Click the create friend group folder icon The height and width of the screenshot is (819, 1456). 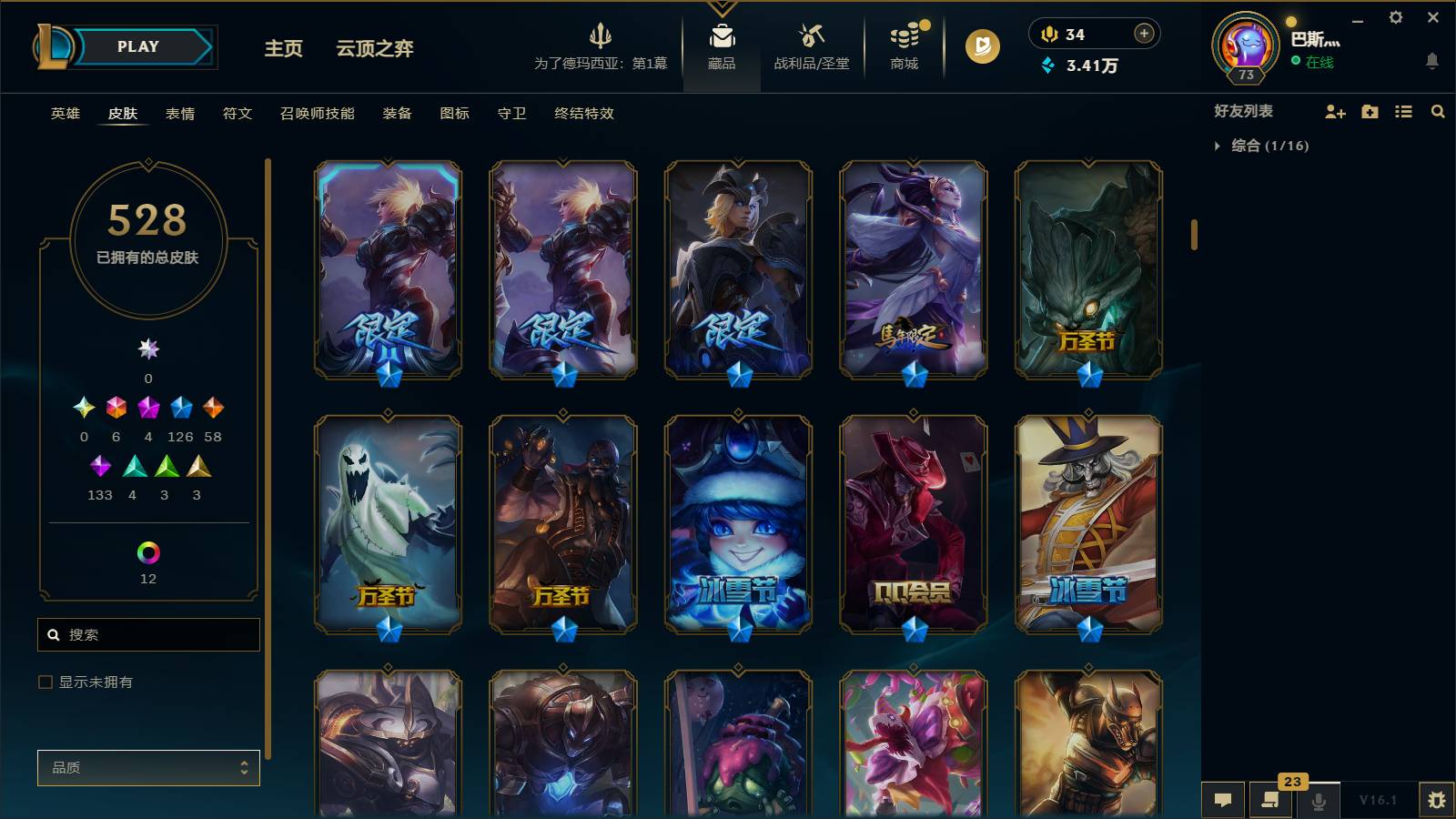1369,112
